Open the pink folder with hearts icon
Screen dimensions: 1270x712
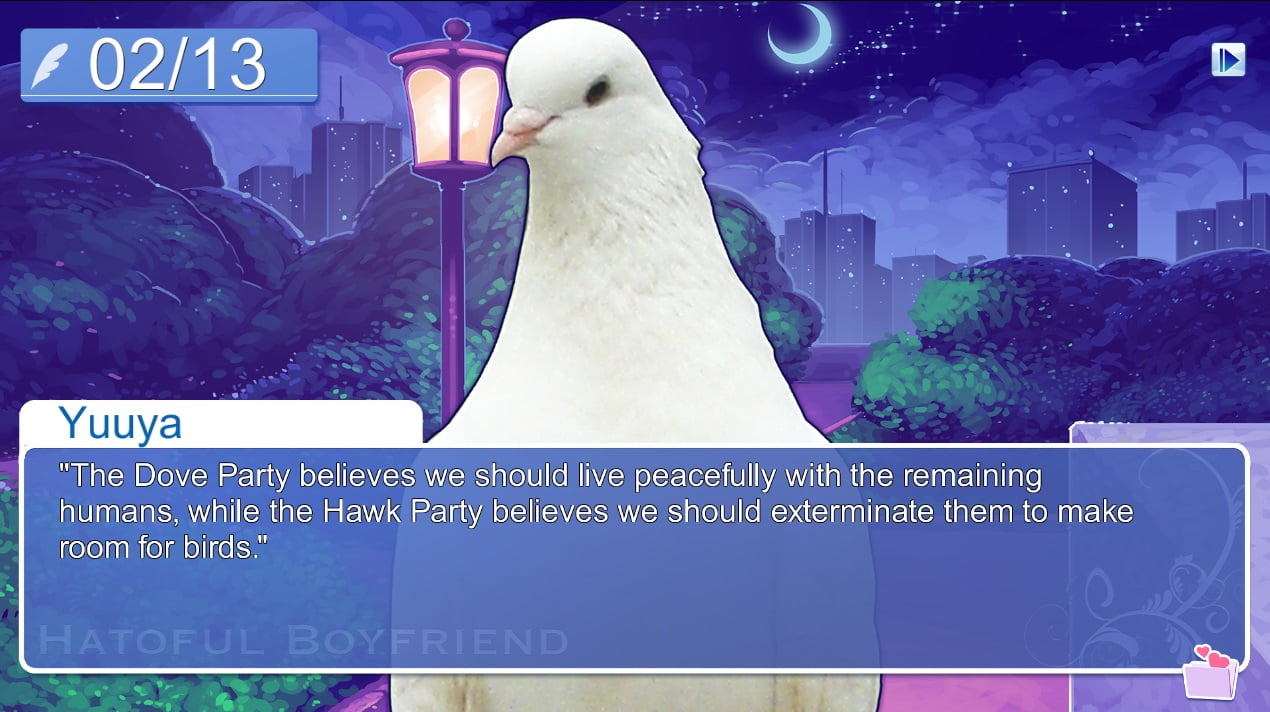pyautogui.click(x=1210, y=673)
